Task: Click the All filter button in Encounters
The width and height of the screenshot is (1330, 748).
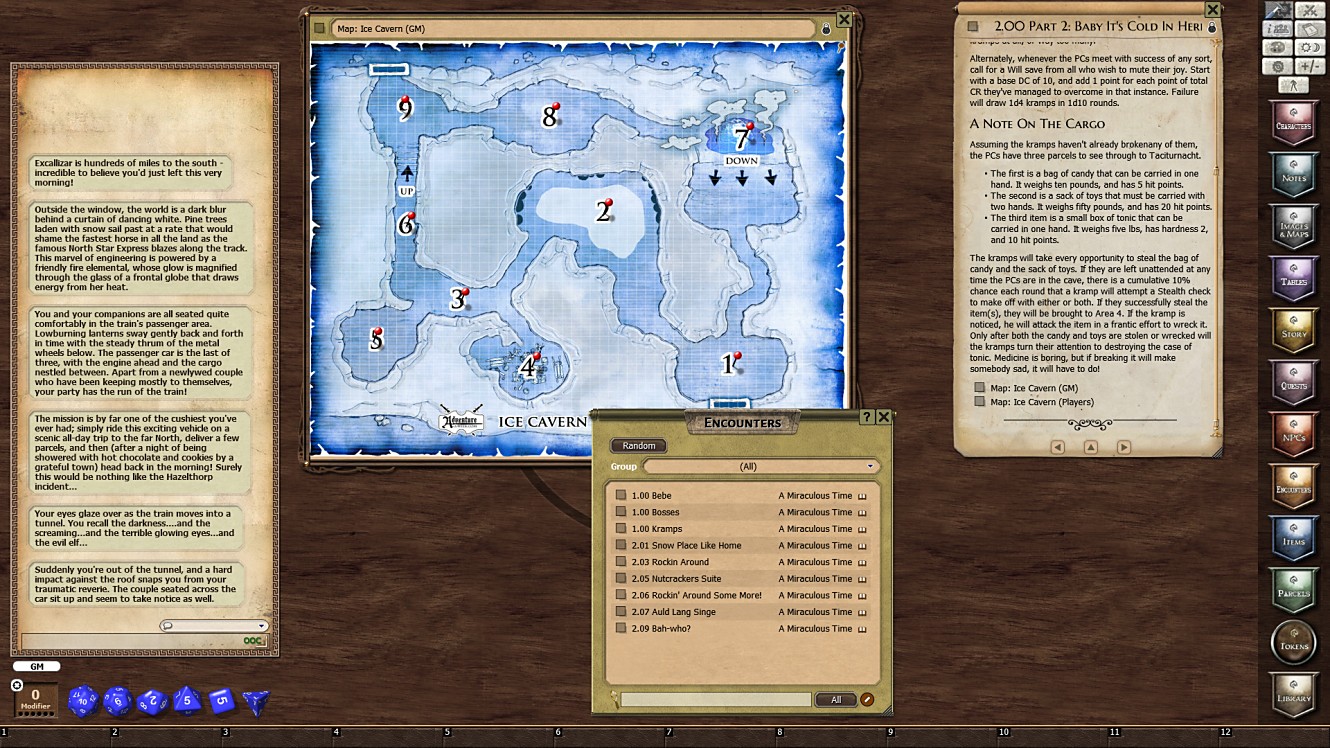Action: click(x=836, y=699)
